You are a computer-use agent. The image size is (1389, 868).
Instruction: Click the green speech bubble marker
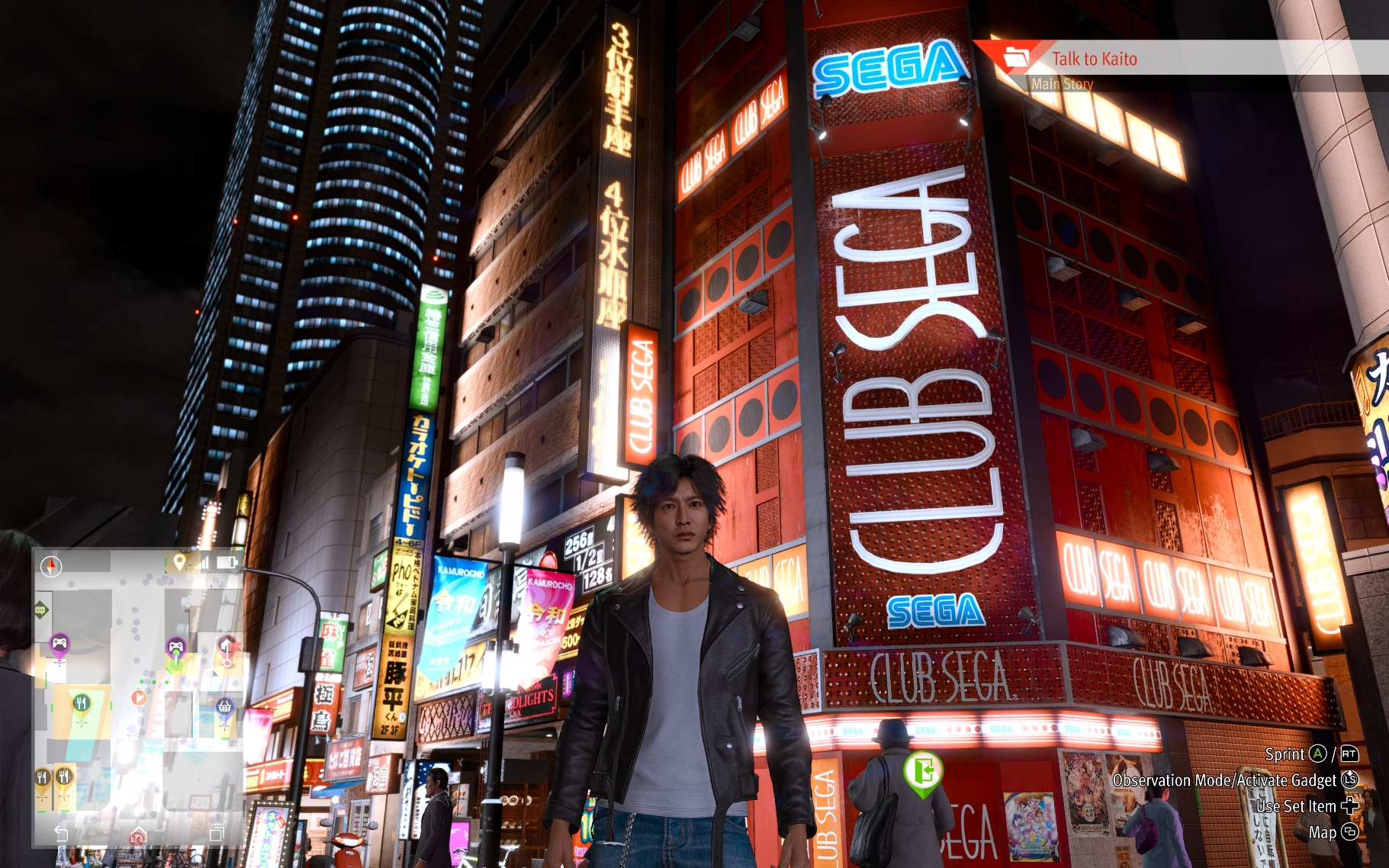point(41,609)
